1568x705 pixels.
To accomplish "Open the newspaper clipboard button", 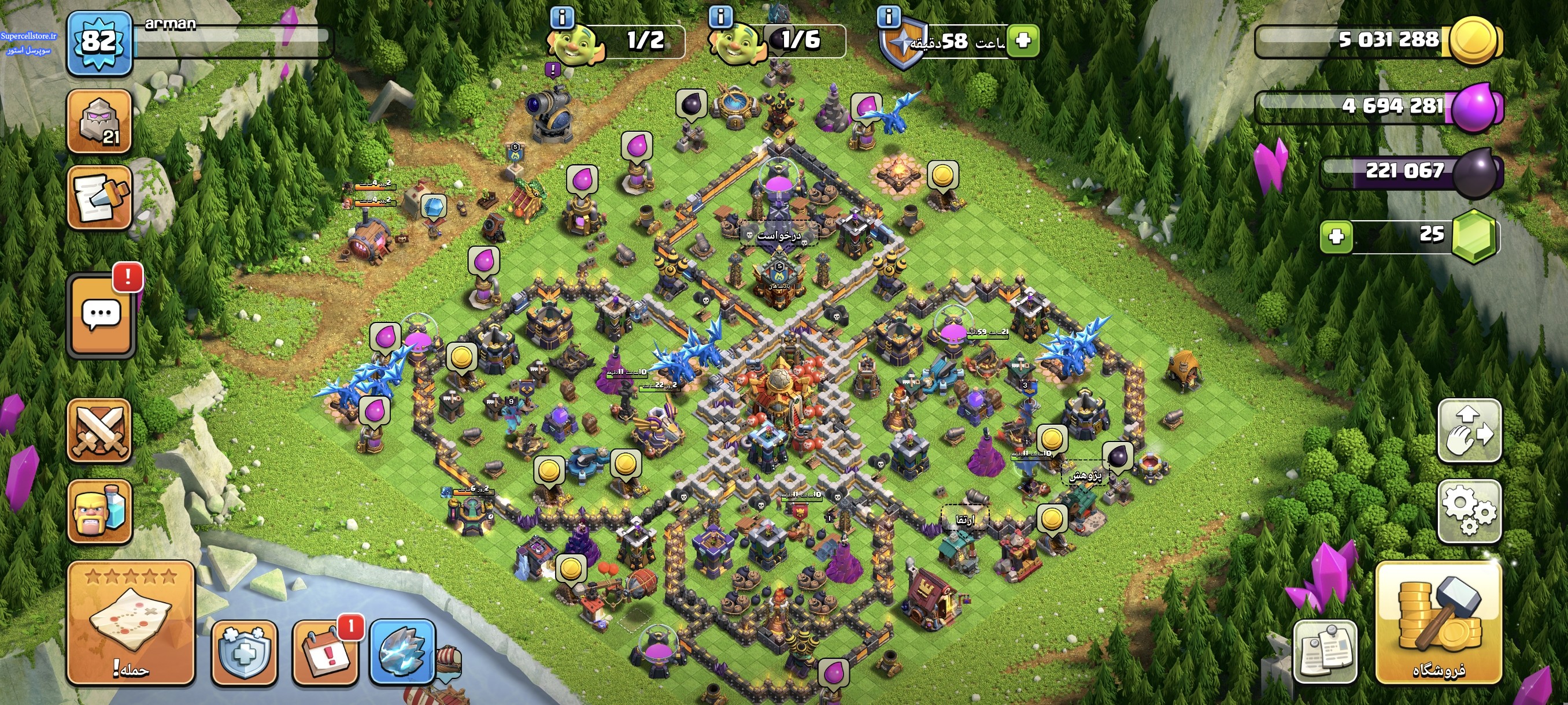I will 1325,652.
